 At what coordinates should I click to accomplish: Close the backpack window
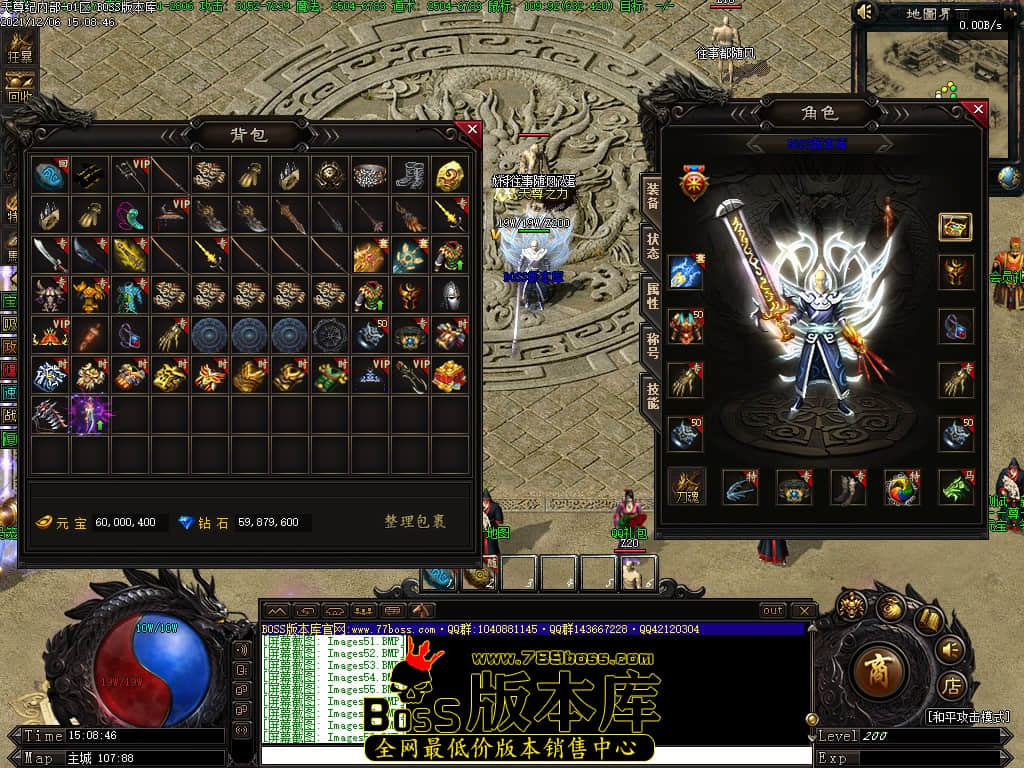coord(472,129)
